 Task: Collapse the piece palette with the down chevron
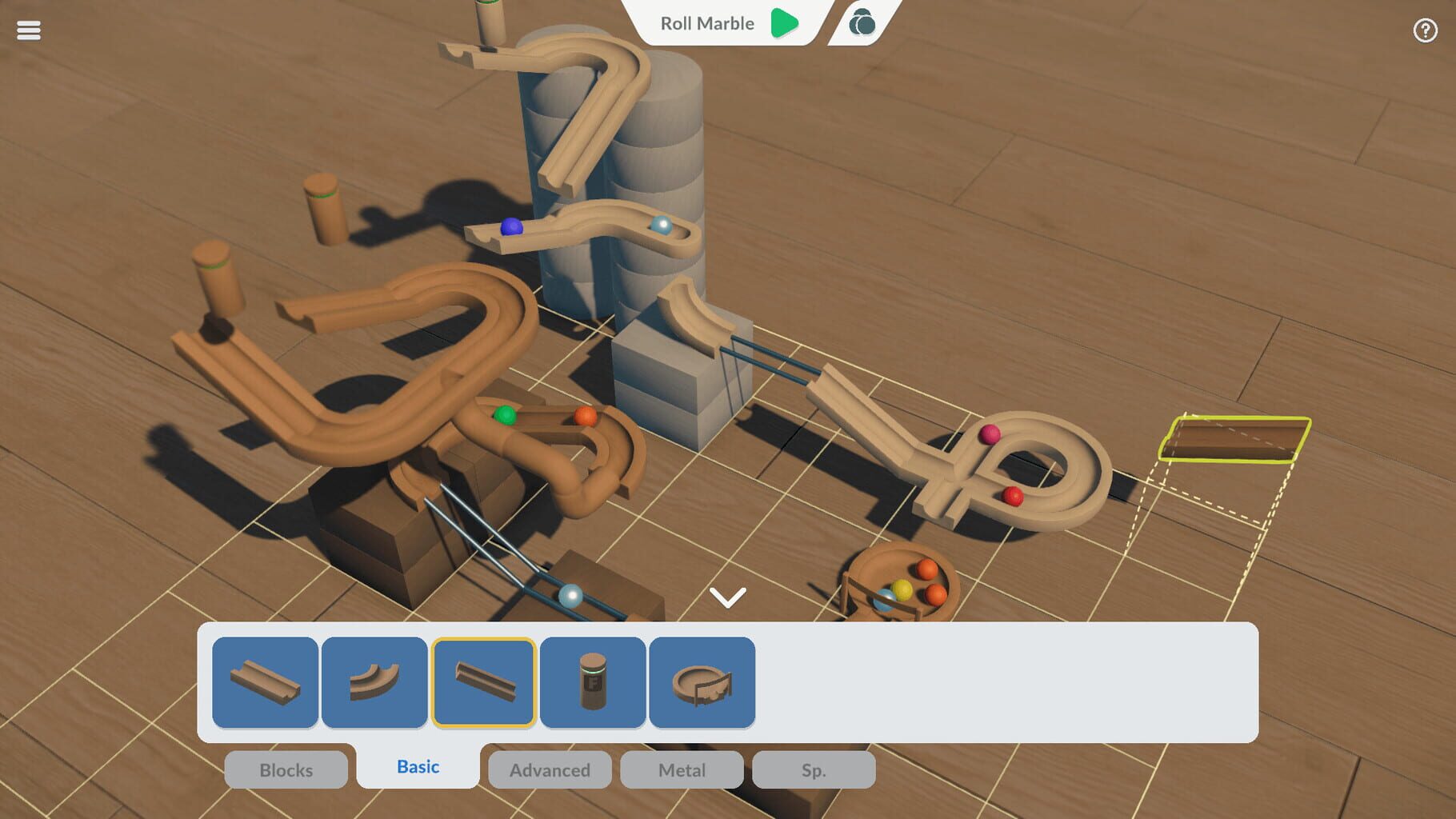[727, 596]
